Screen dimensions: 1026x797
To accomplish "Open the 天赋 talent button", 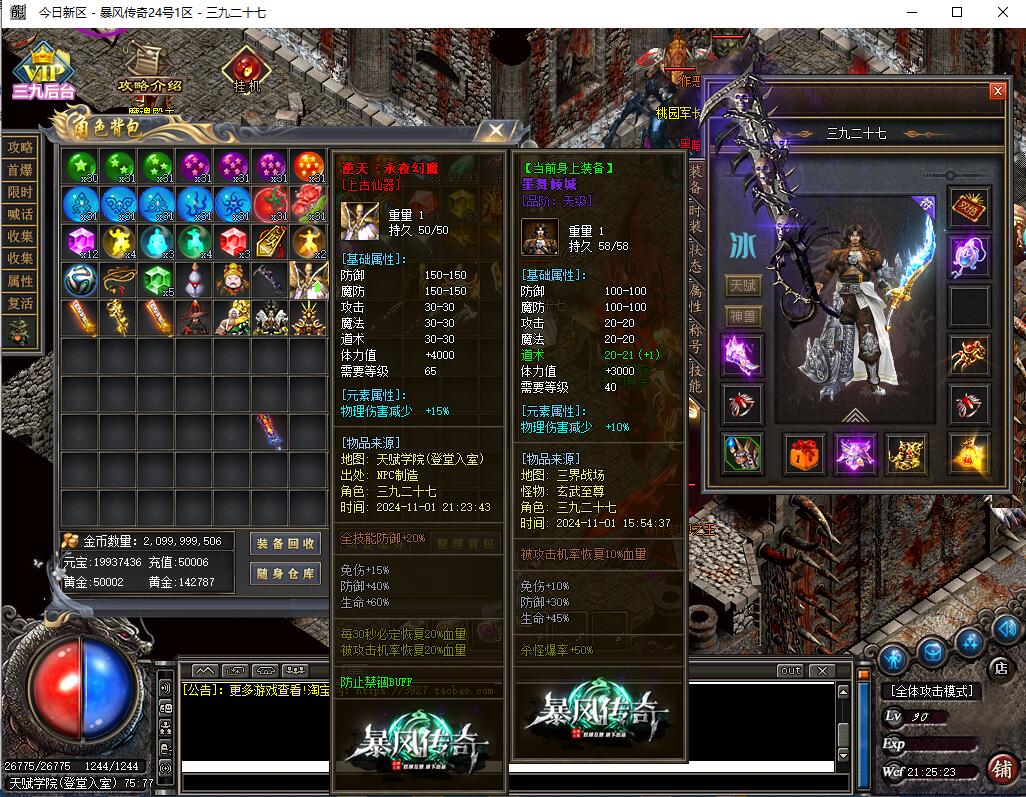I will [742, 286].
